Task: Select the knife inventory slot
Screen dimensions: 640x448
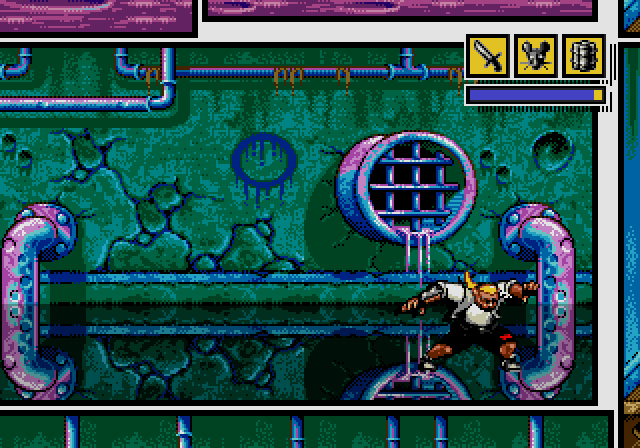Action: coord(489,57)
